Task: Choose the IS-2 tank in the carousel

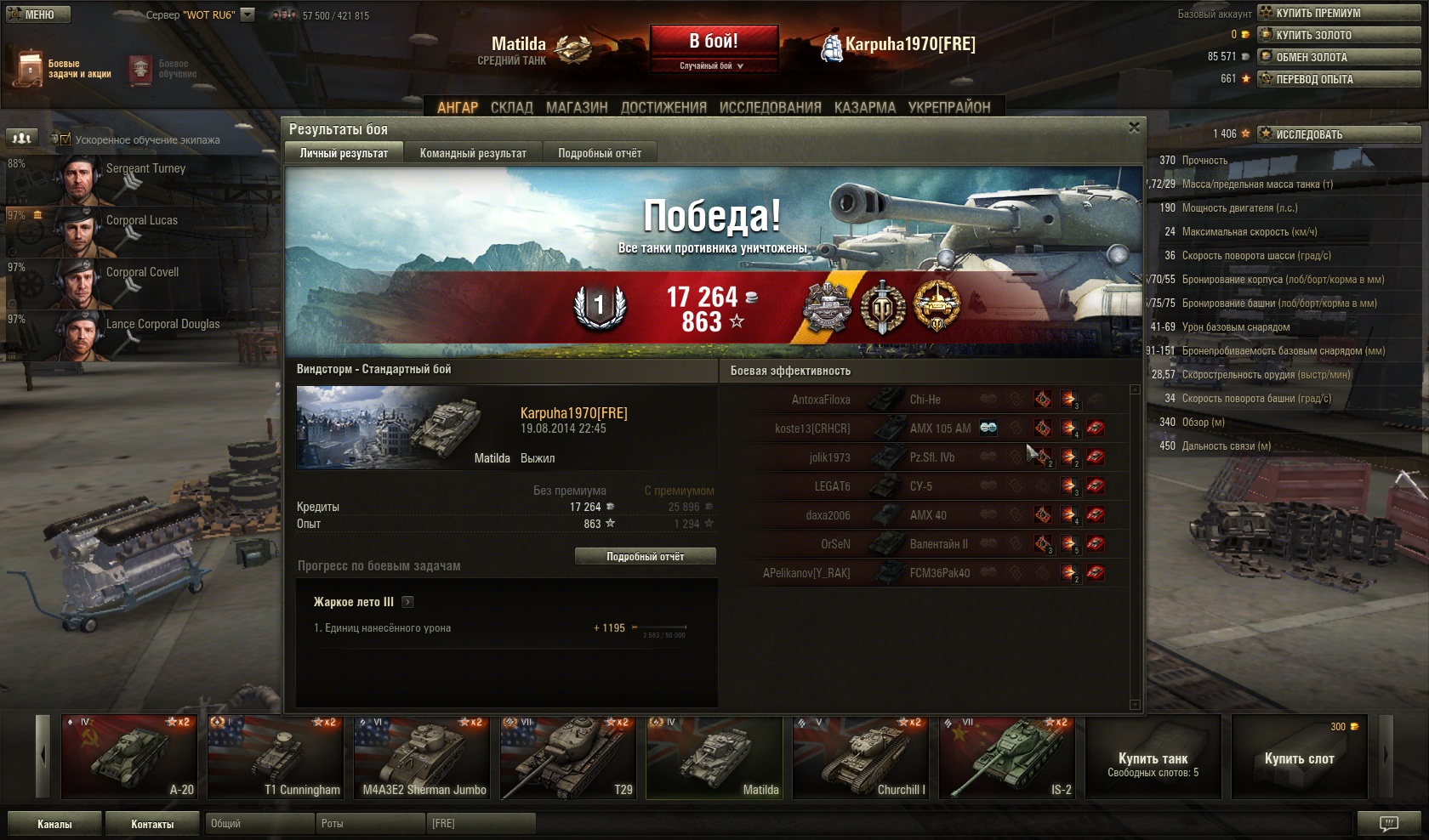Action: [x=1007, y=758]
